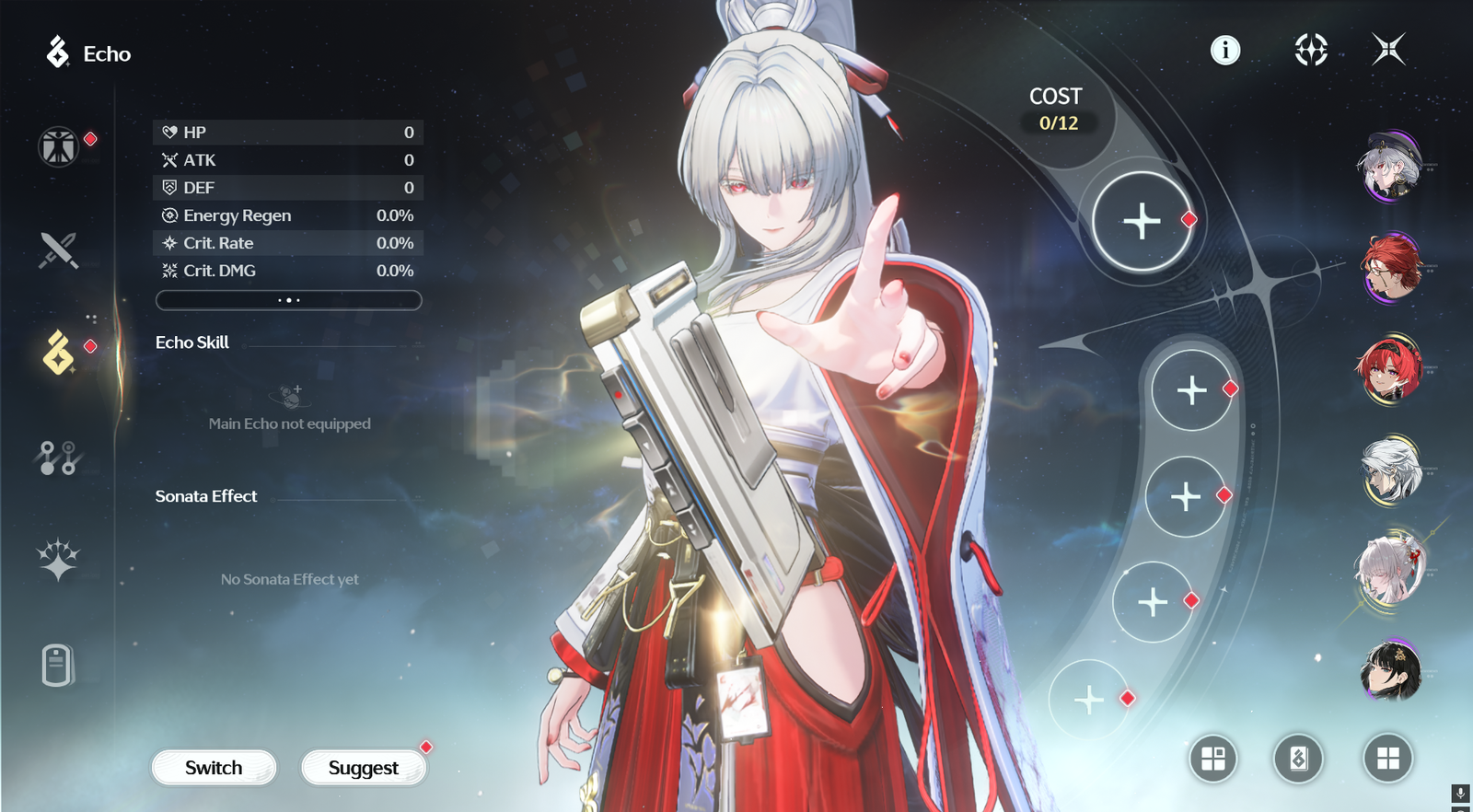1473x812 pixels.
Task: Click the crosshair icon beside info
Action: click(1310, 50)
